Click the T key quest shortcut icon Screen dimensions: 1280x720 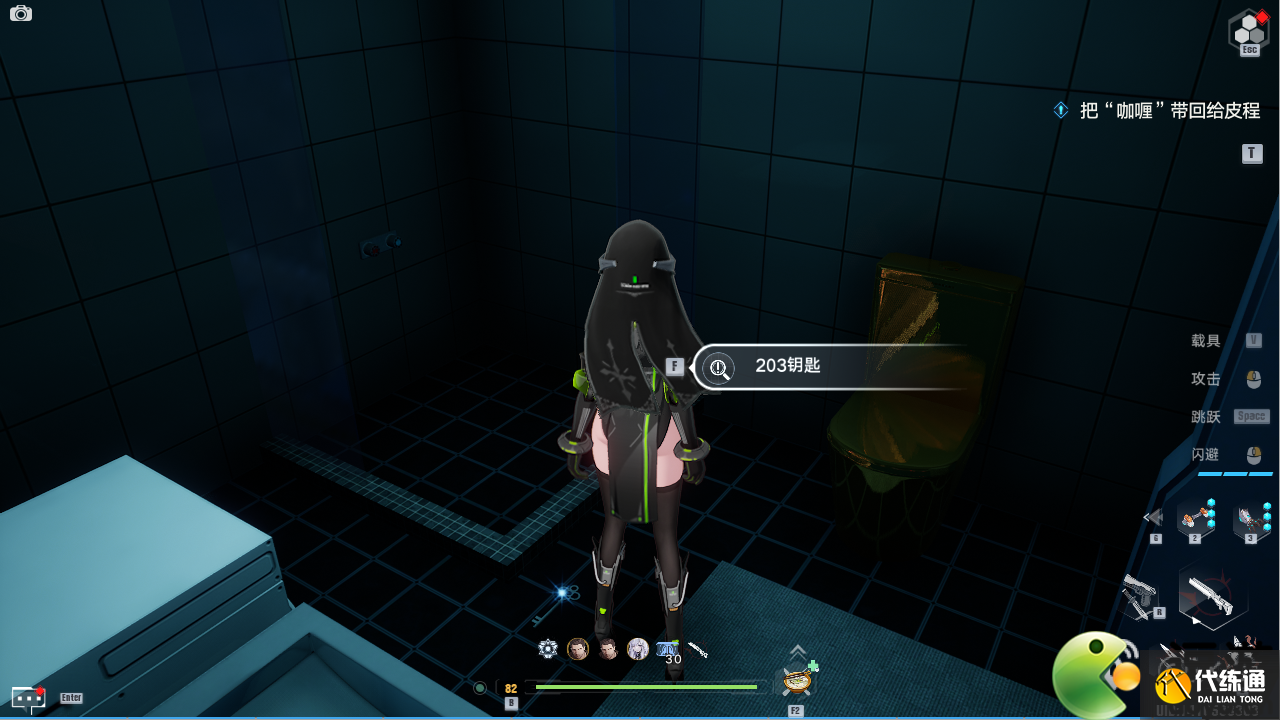1251,153
